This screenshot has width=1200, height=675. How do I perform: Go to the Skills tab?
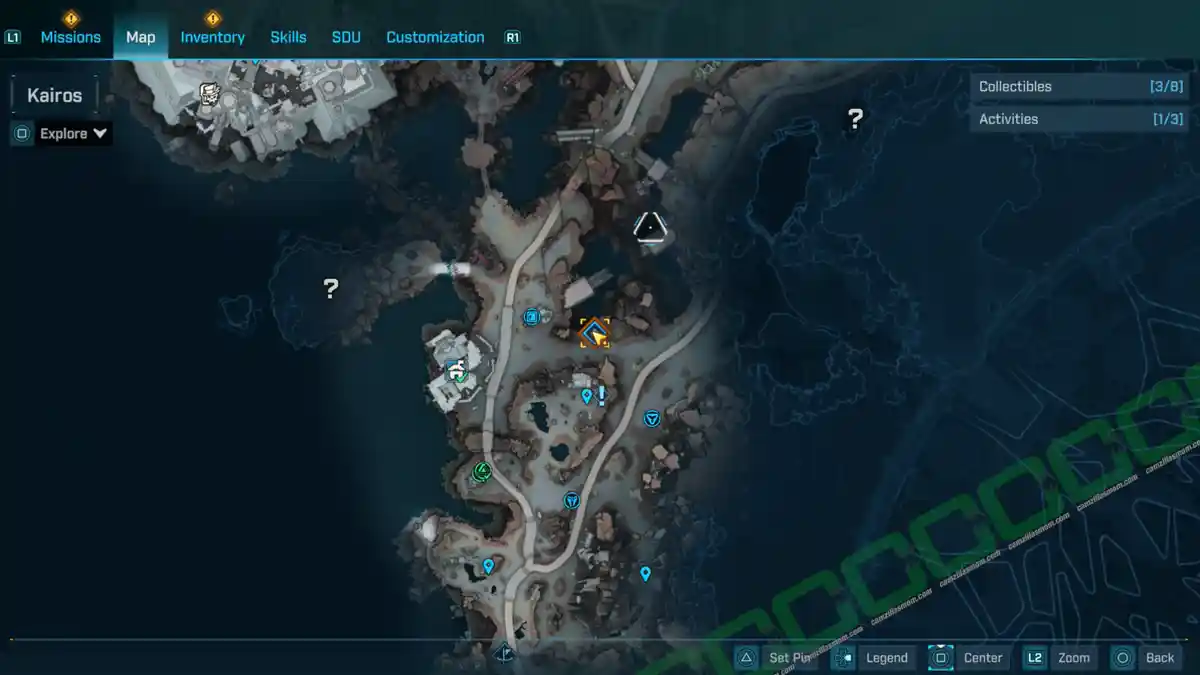tap(288, 37)
